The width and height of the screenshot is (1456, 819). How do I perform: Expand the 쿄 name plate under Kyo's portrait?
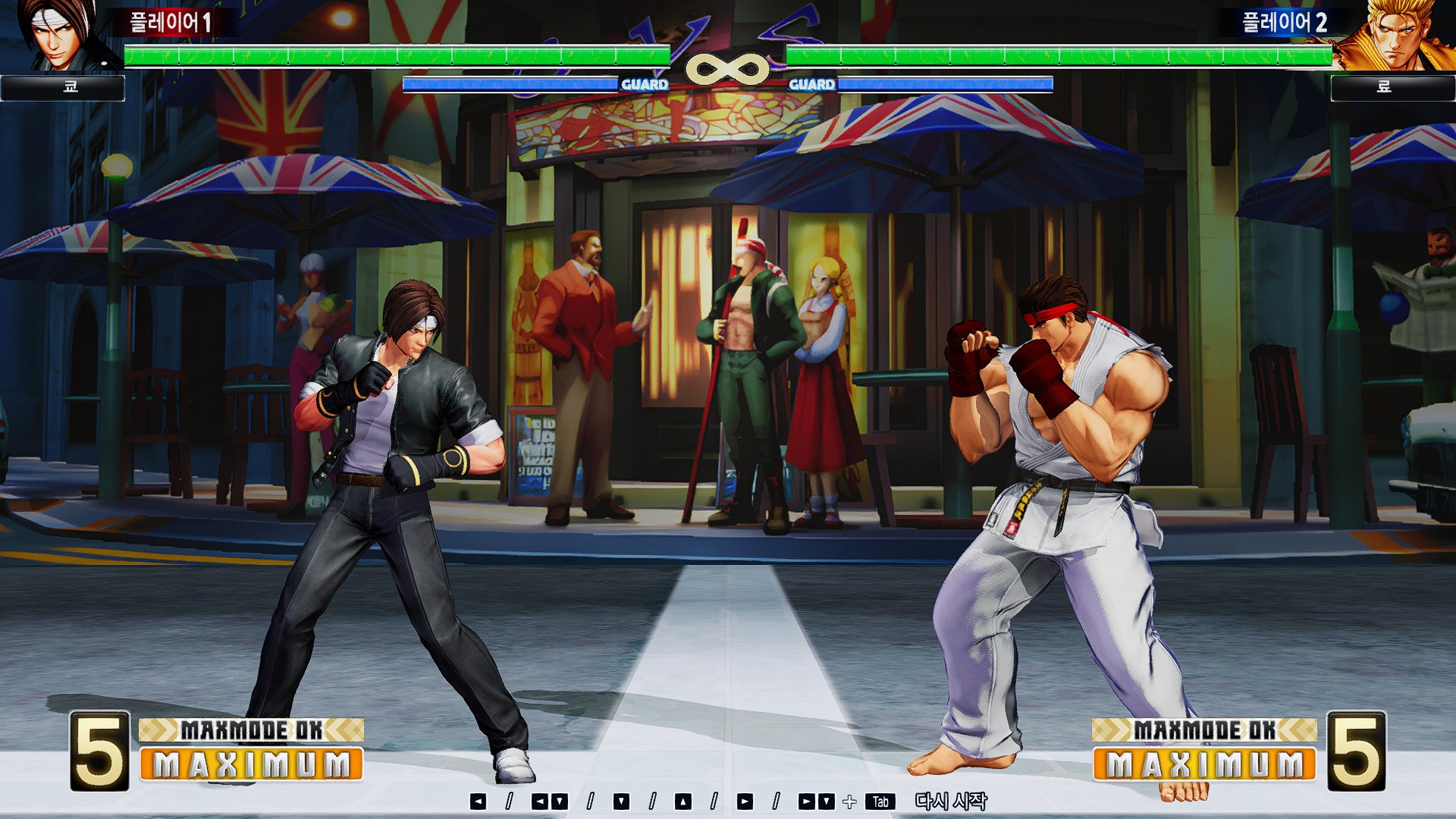coord(64,89)
